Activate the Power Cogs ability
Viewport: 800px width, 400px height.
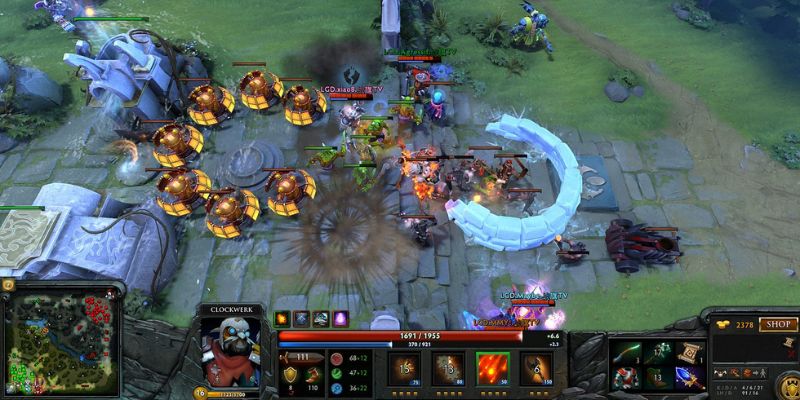[x=445, y=369]
